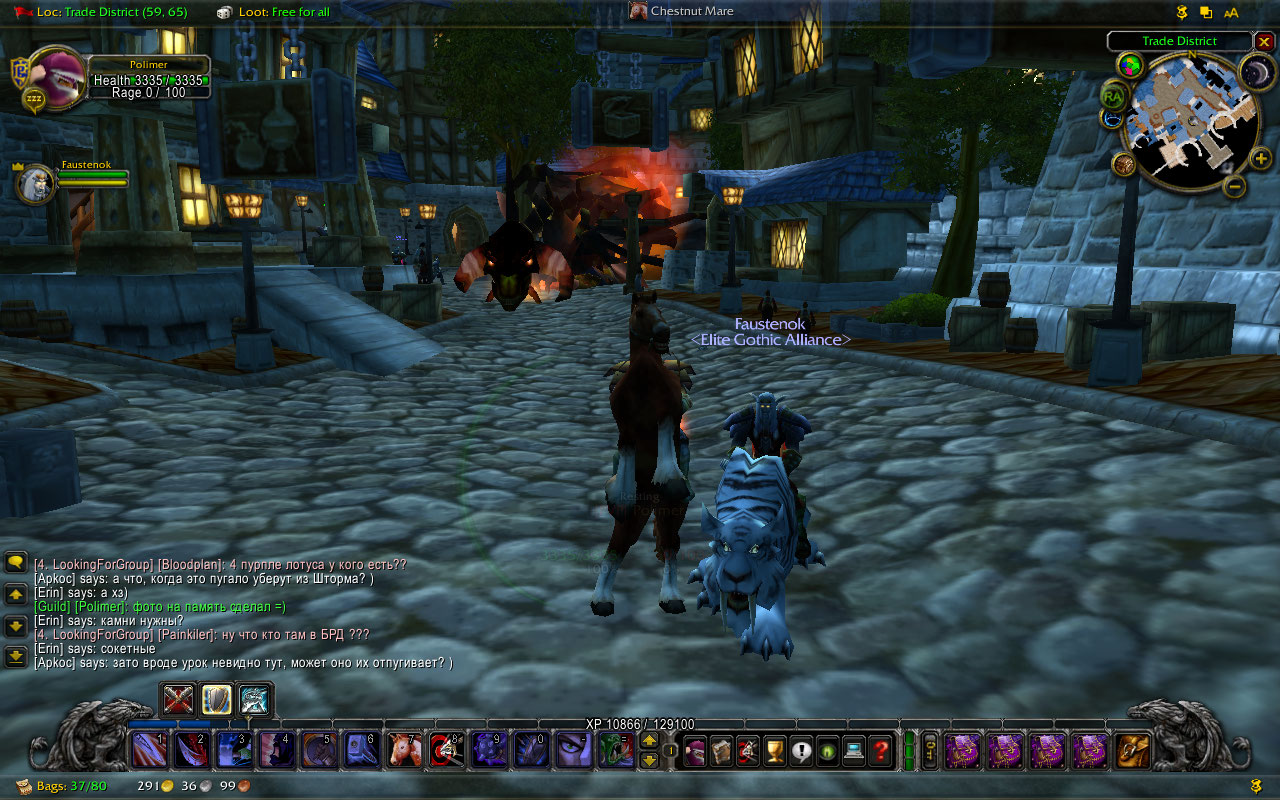This screenshot has width=1280, height=800.
Task: Use the horse mount in slot 7
Action: [x=405, y=749]
